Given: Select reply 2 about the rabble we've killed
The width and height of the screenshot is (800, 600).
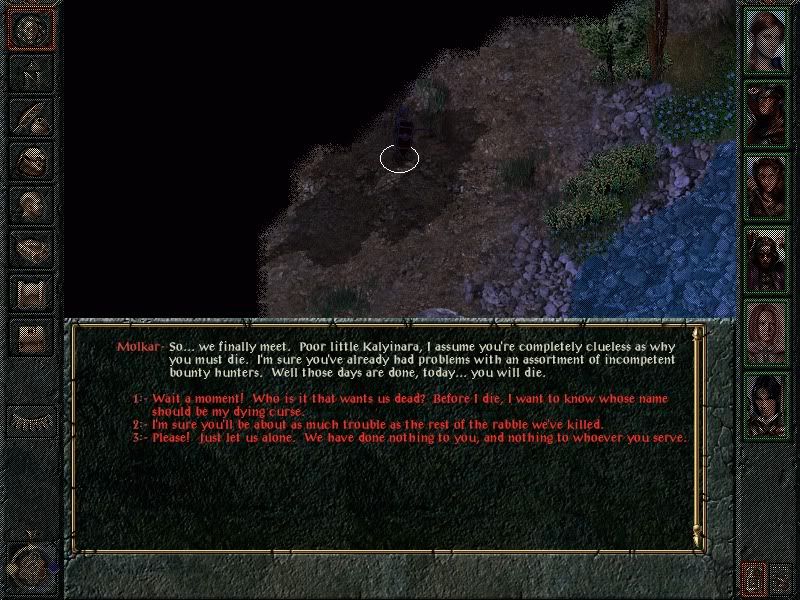Looking at the screenshot, I should (x=378, y=425).
